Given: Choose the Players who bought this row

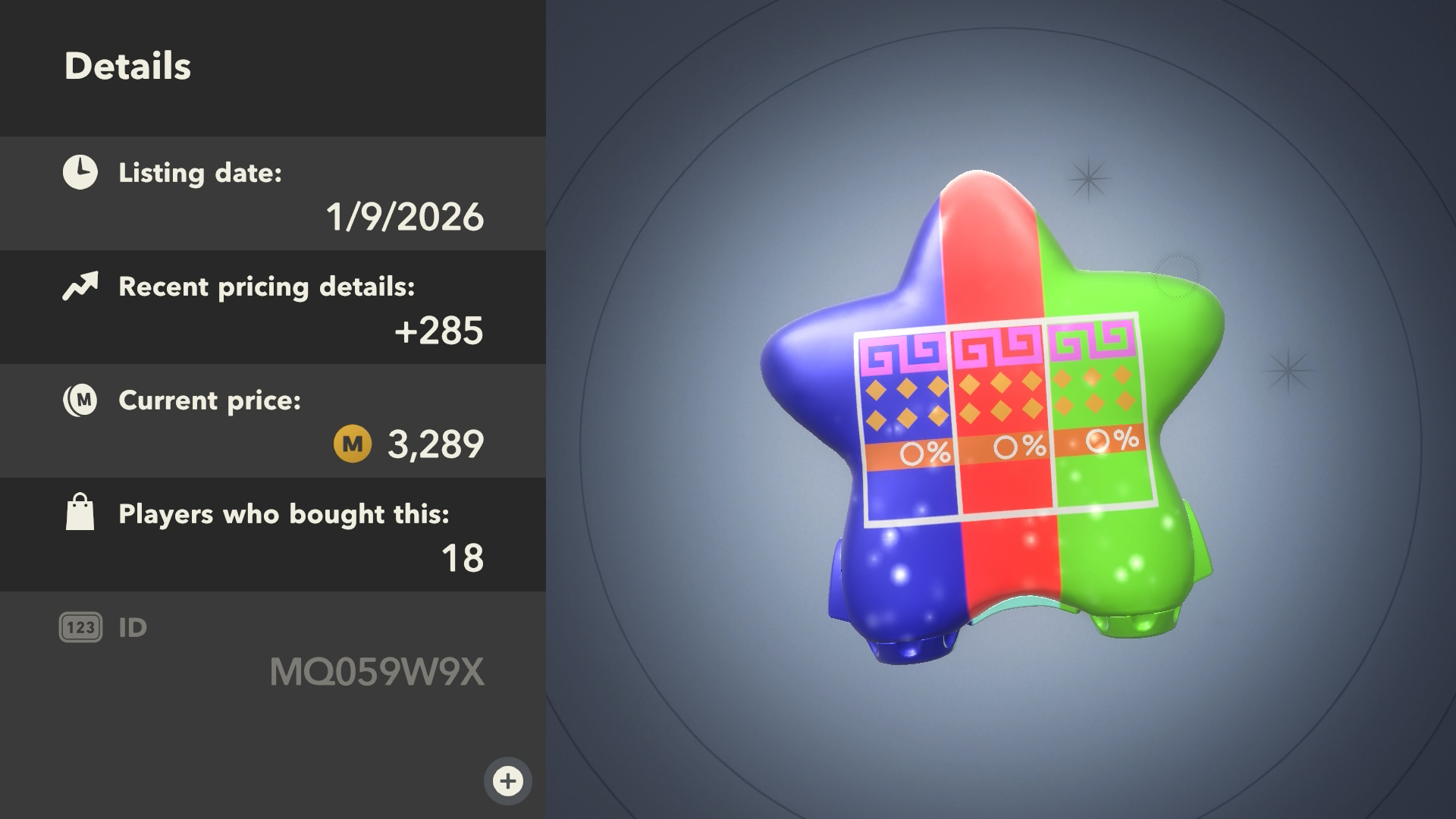Looking at the screenshot, I should pos(273,535).
